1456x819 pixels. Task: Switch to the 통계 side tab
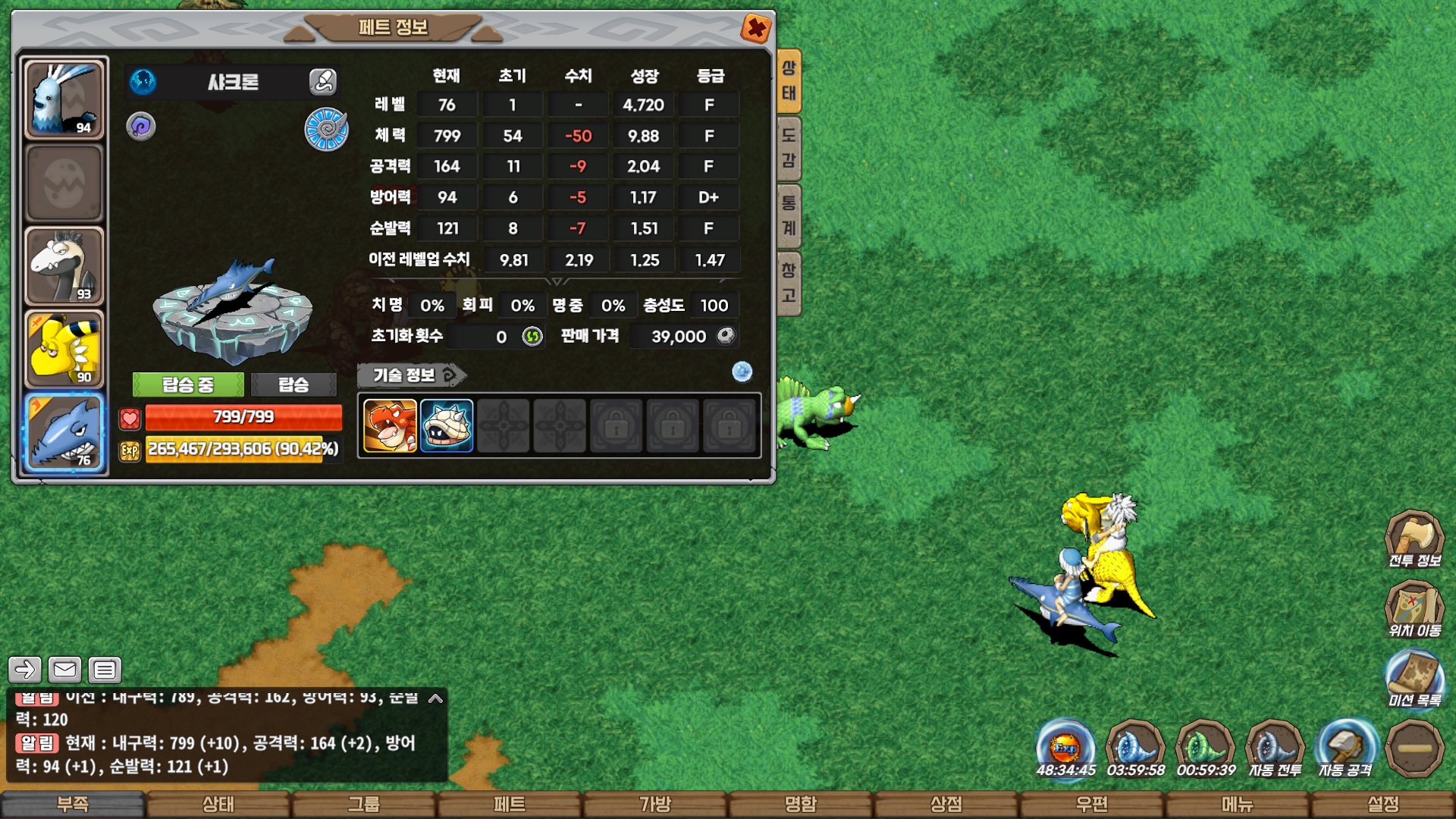[789, 215]
